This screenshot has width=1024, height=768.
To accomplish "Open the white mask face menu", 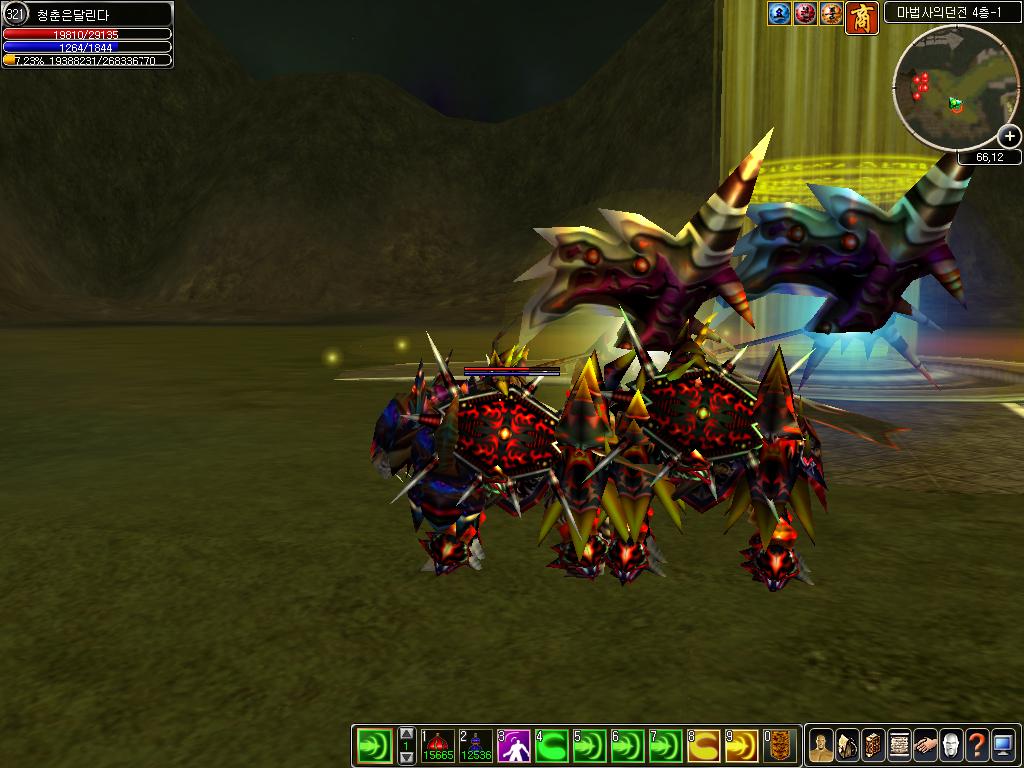I will [950, 745].
